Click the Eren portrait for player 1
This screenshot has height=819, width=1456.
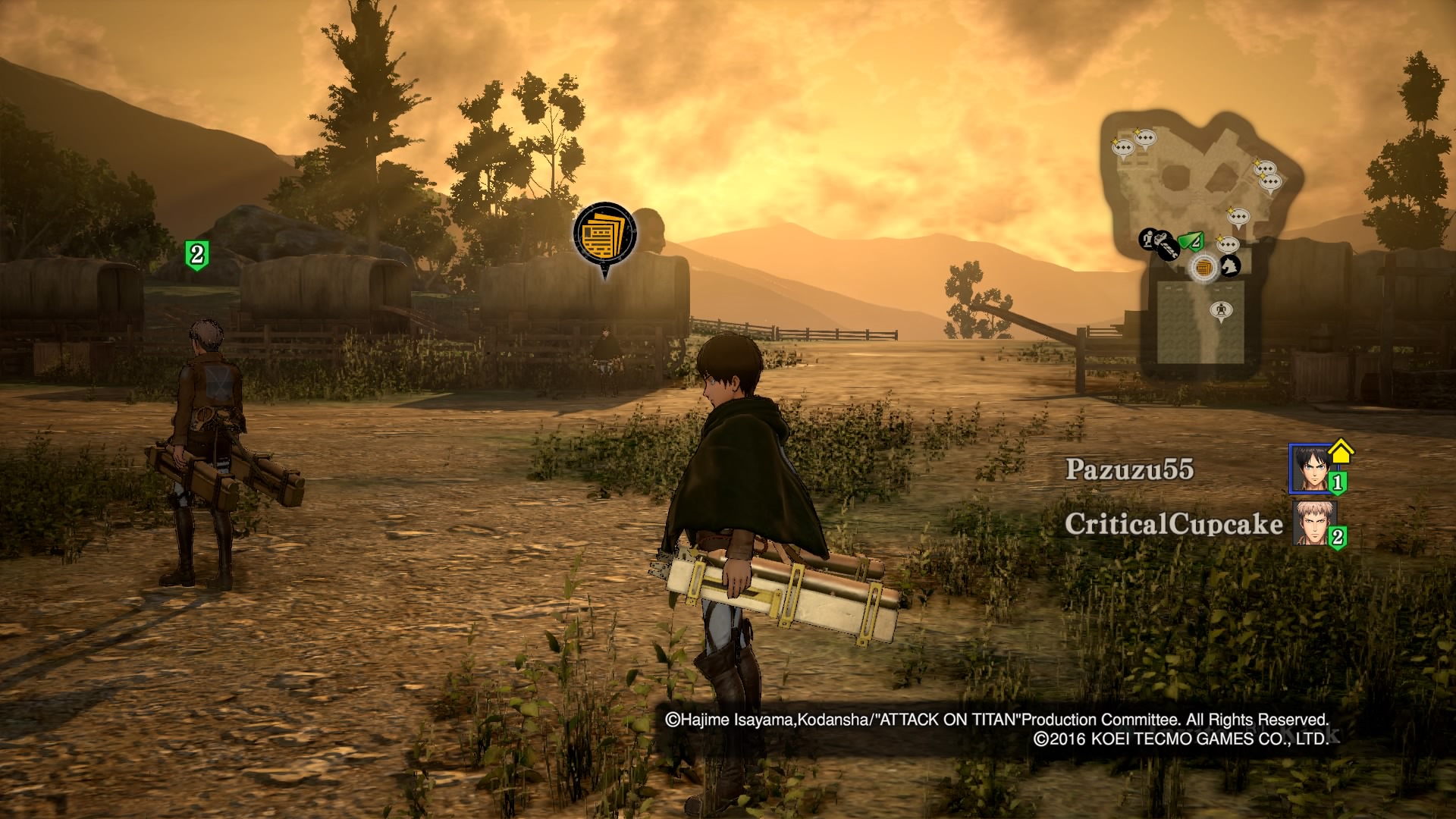[x=1310, y=469]
